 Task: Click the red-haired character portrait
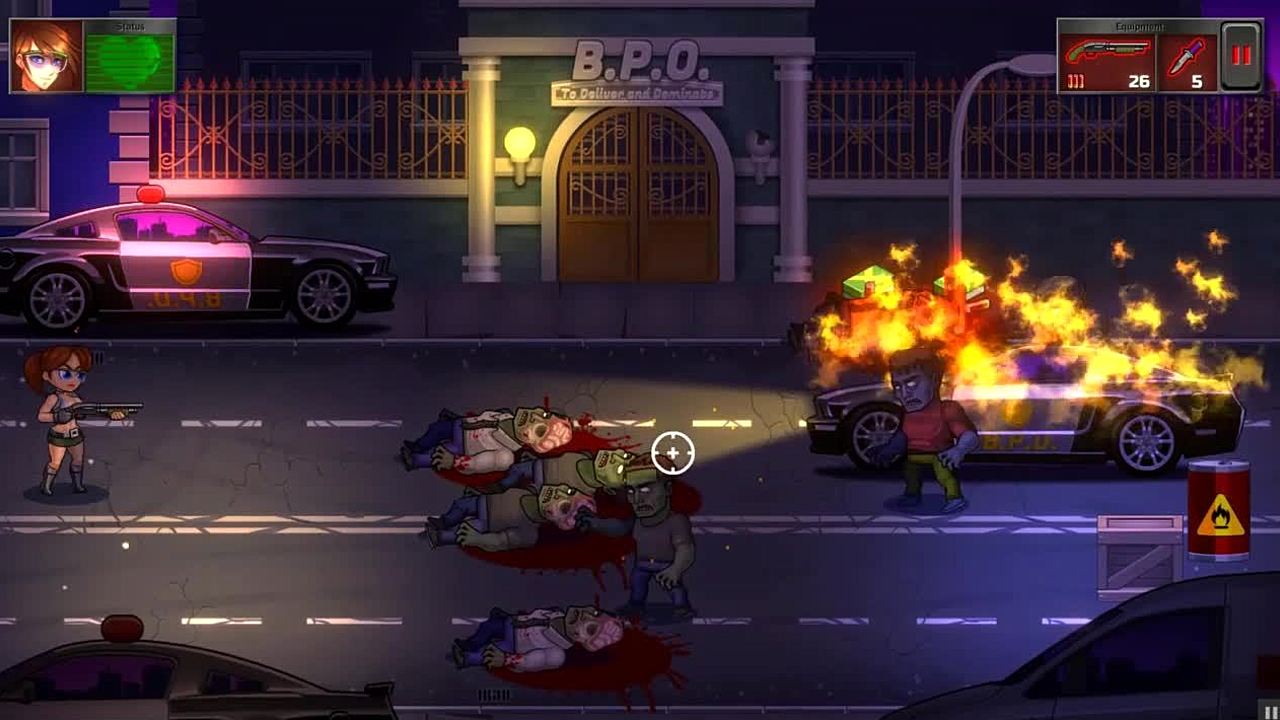tap(47, 57)
